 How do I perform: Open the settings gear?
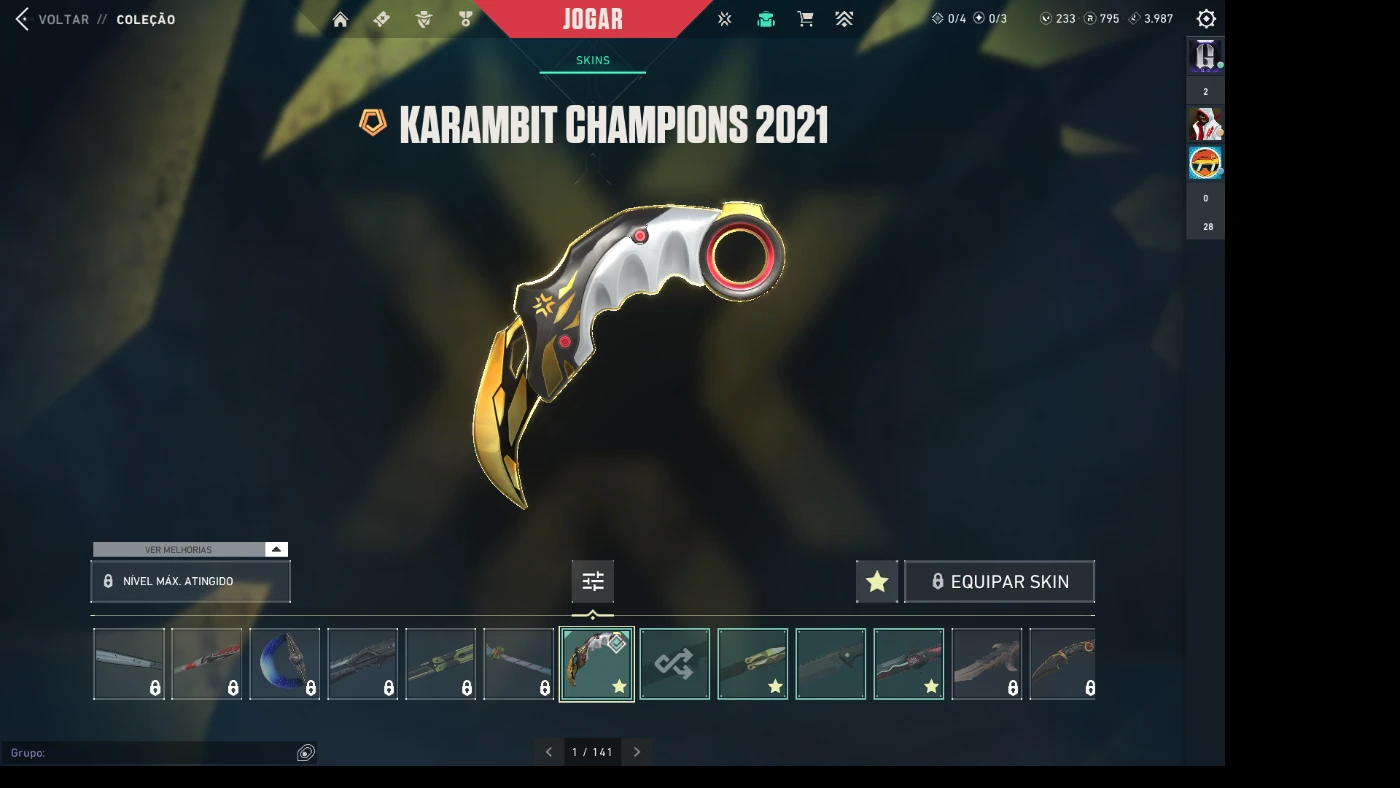pos(1206,19)
